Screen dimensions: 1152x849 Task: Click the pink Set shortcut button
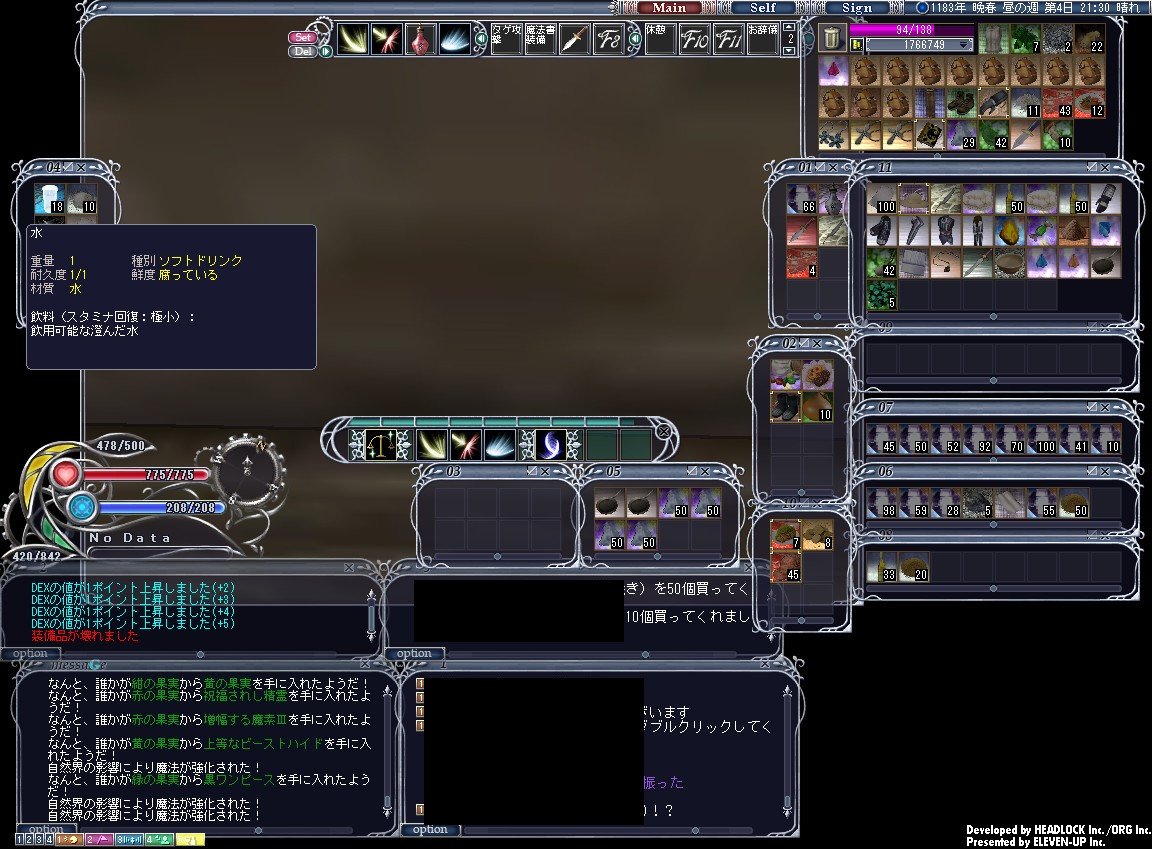pos(303,37)
